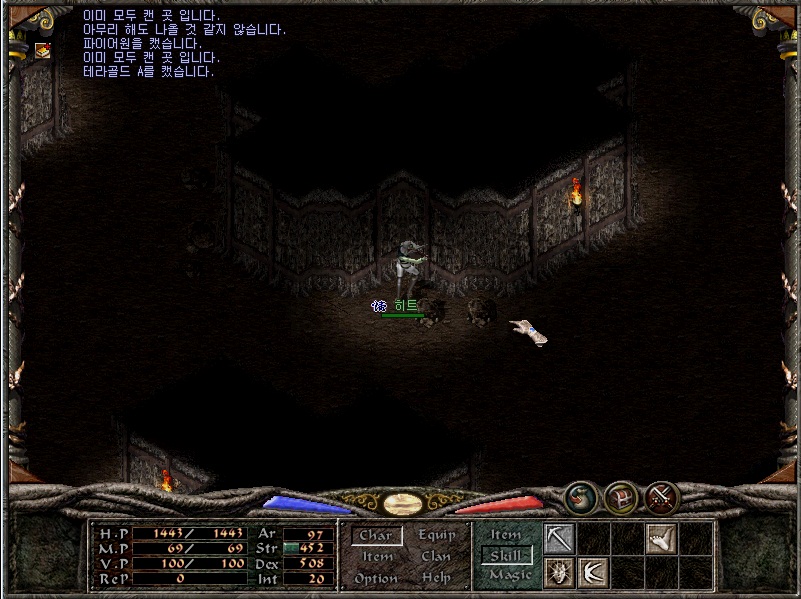
Task: Open the Clan menu
Action: (x=436, y=557)
